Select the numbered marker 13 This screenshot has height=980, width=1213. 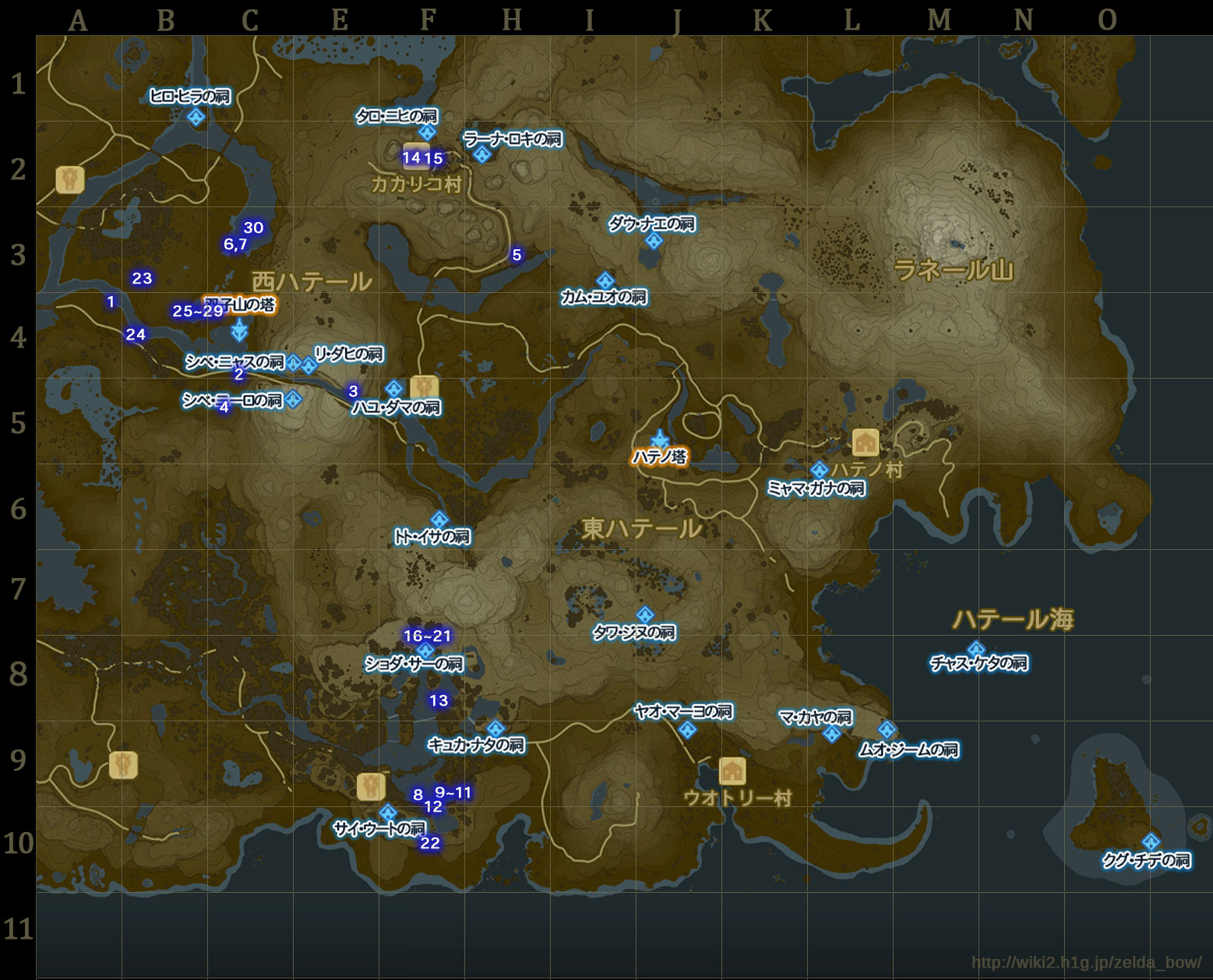click(x=439, y=700)
